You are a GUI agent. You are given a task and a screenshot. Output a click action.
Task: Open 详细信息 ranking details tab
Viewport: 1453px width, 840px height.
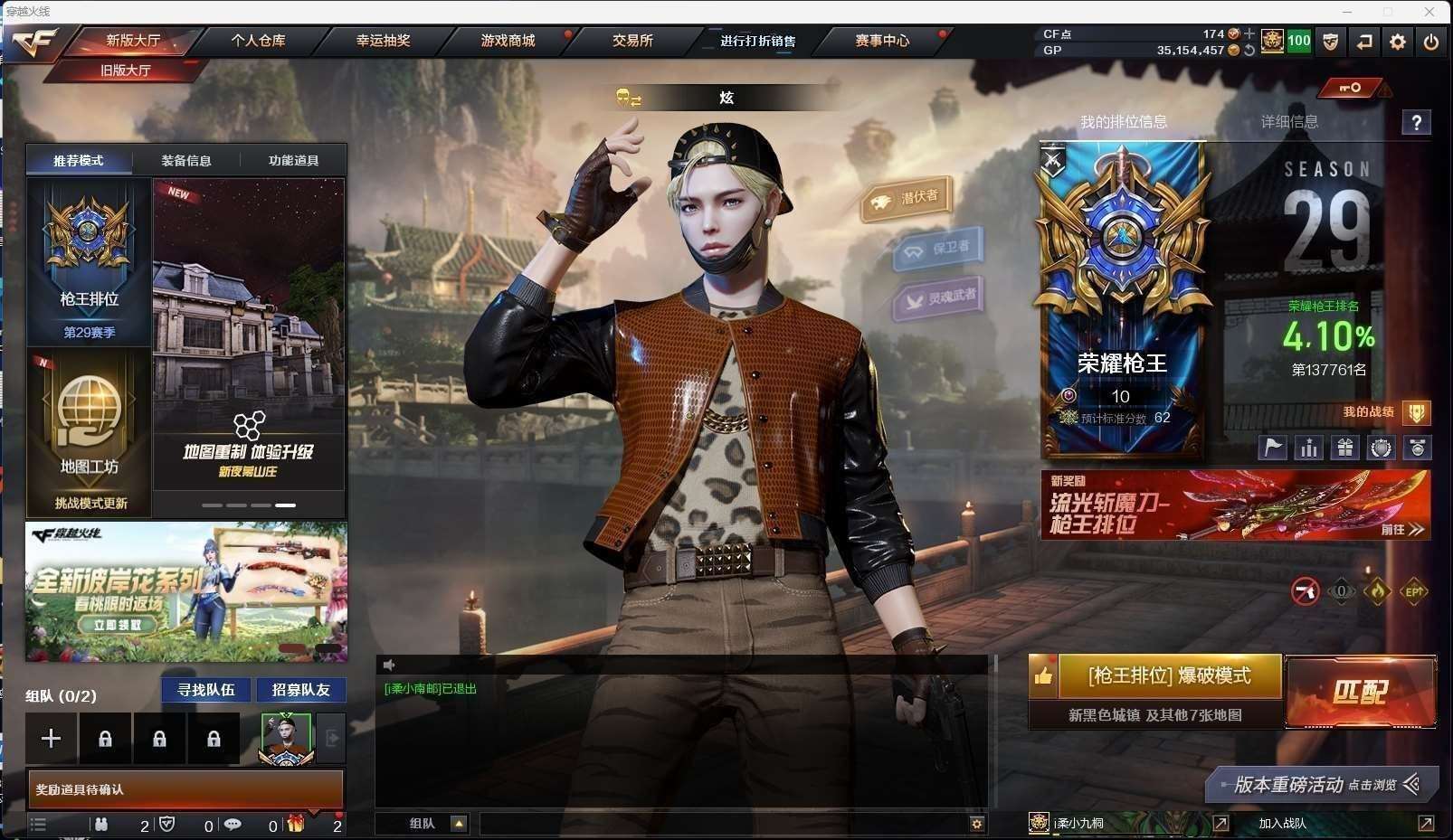tap(1289, 122)
